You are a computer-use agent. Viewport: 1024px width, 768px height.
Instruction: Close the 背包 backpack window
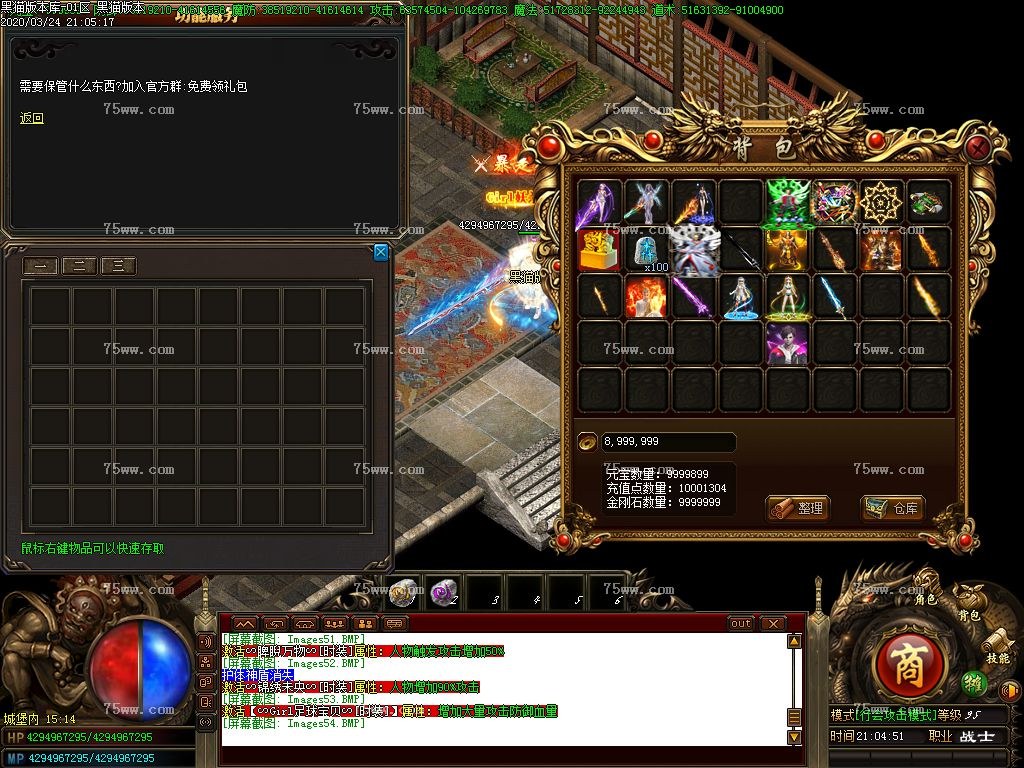(x=978, y=149)
